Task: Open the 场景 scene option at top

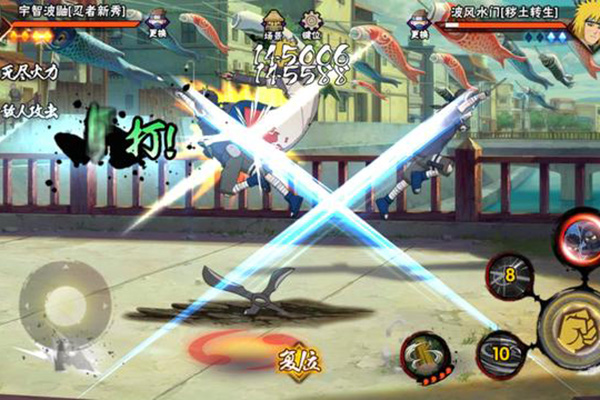Action: click(x=271, y=24)
